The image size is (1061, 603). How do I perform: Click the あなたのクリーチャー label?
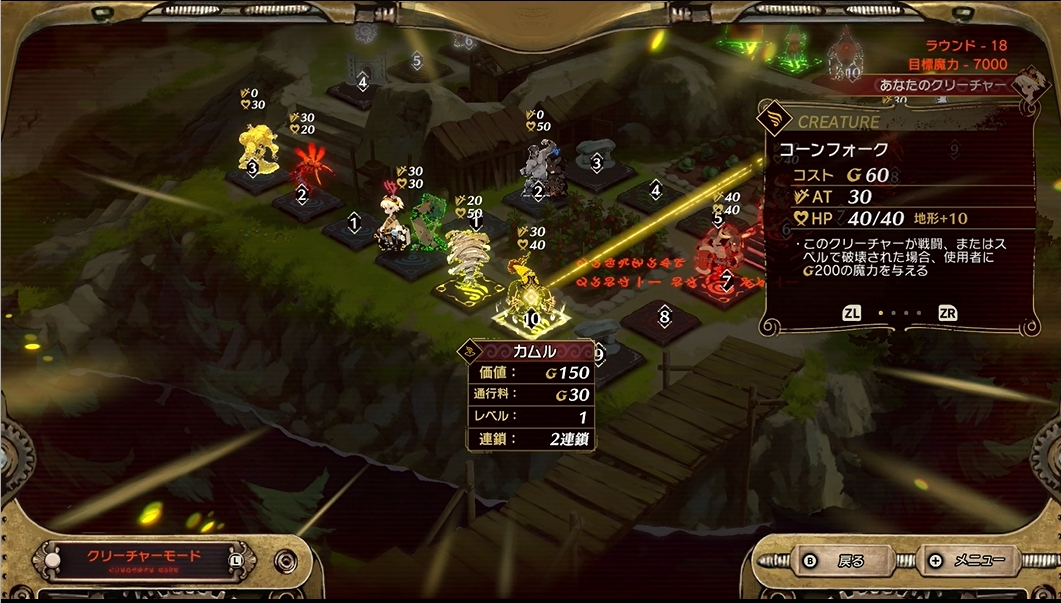pyautogui.click(x=942, y=86)
